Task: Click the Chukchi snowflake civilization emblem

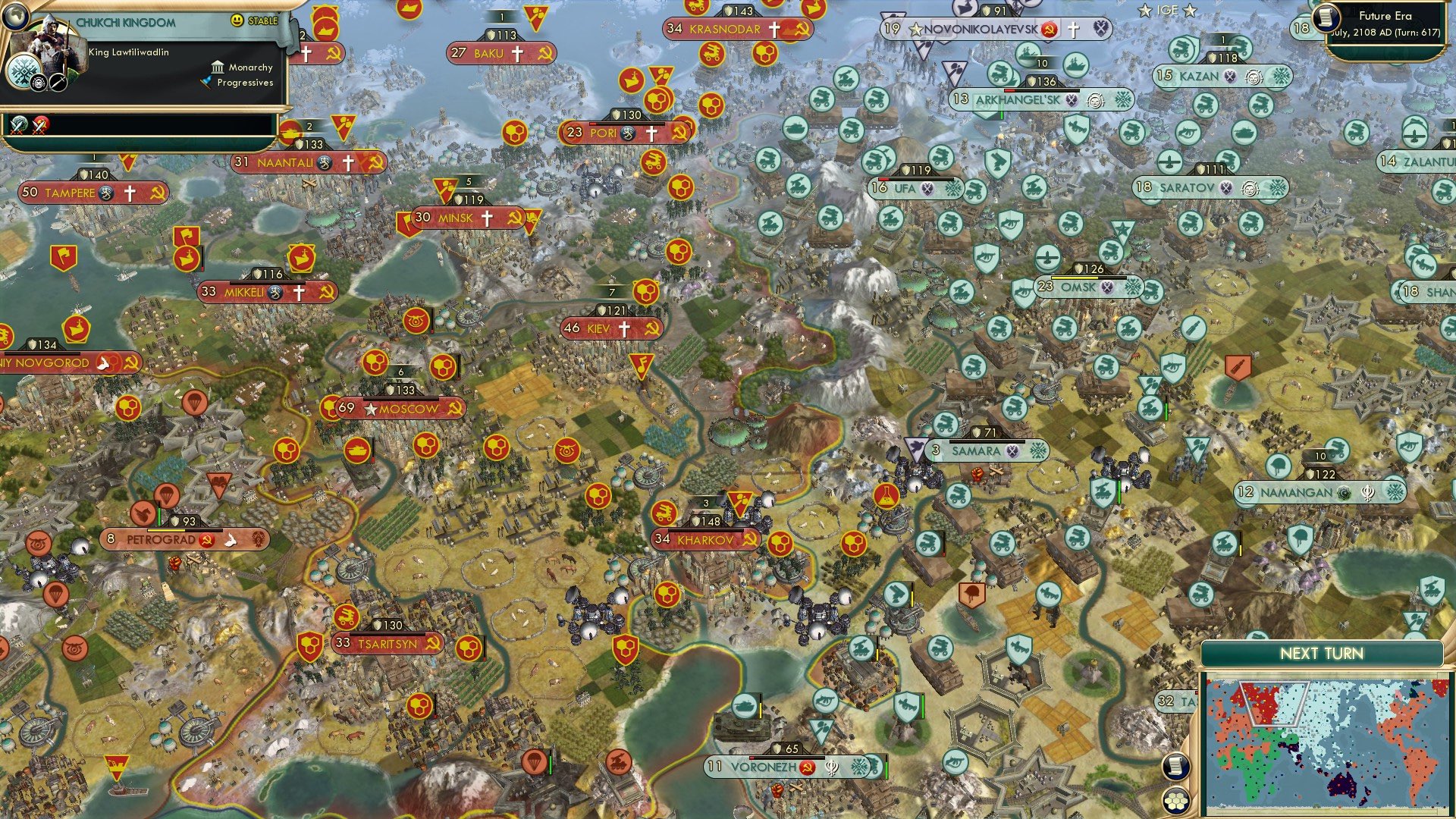Action: [x=23, y=70]
